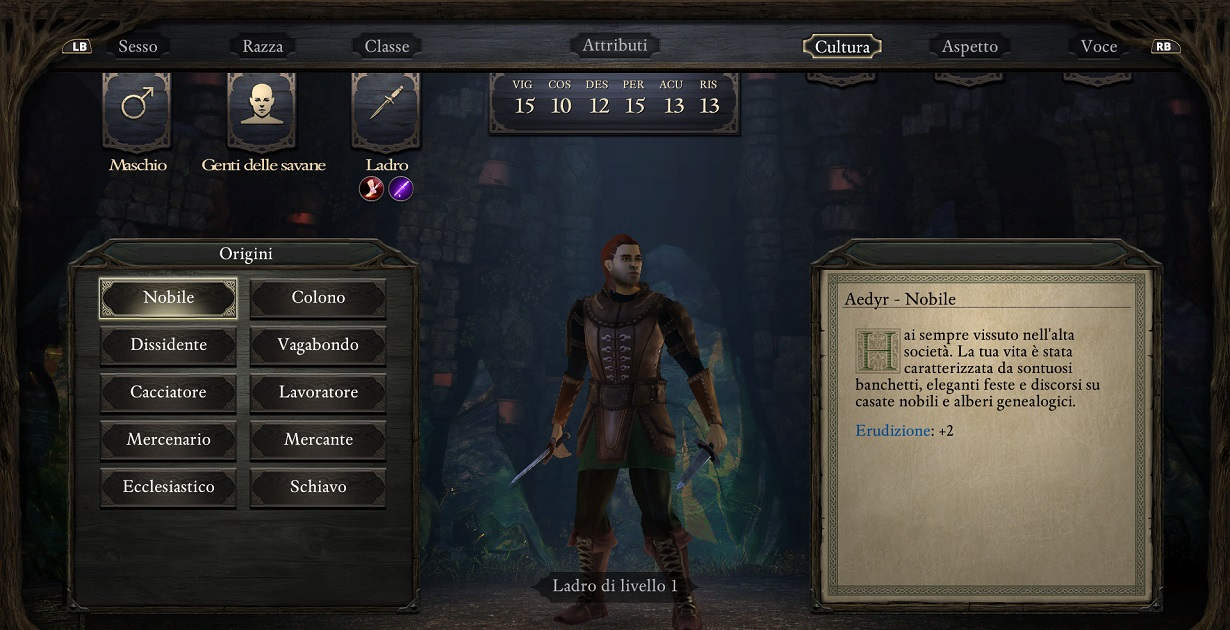Select the Mercante origin
Screen dimensions: 1230x630
[318, 440]
